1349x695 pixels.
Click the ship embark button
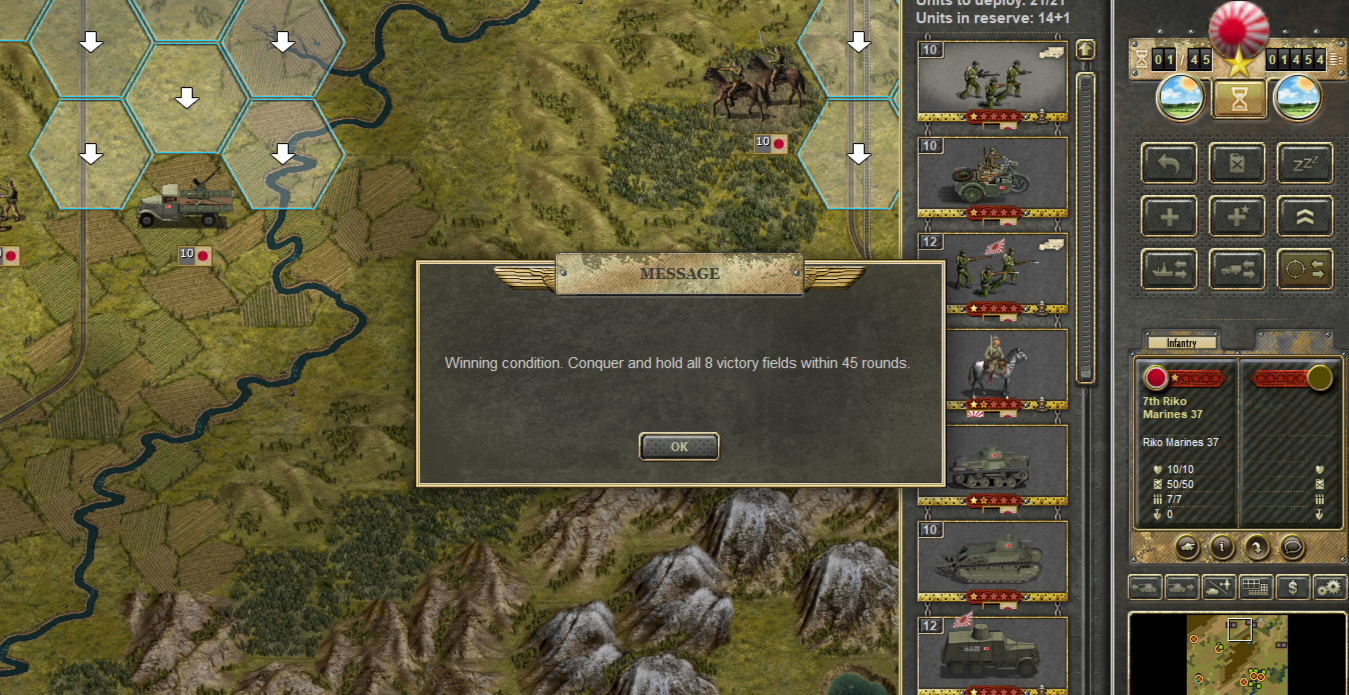point(1169,269)
